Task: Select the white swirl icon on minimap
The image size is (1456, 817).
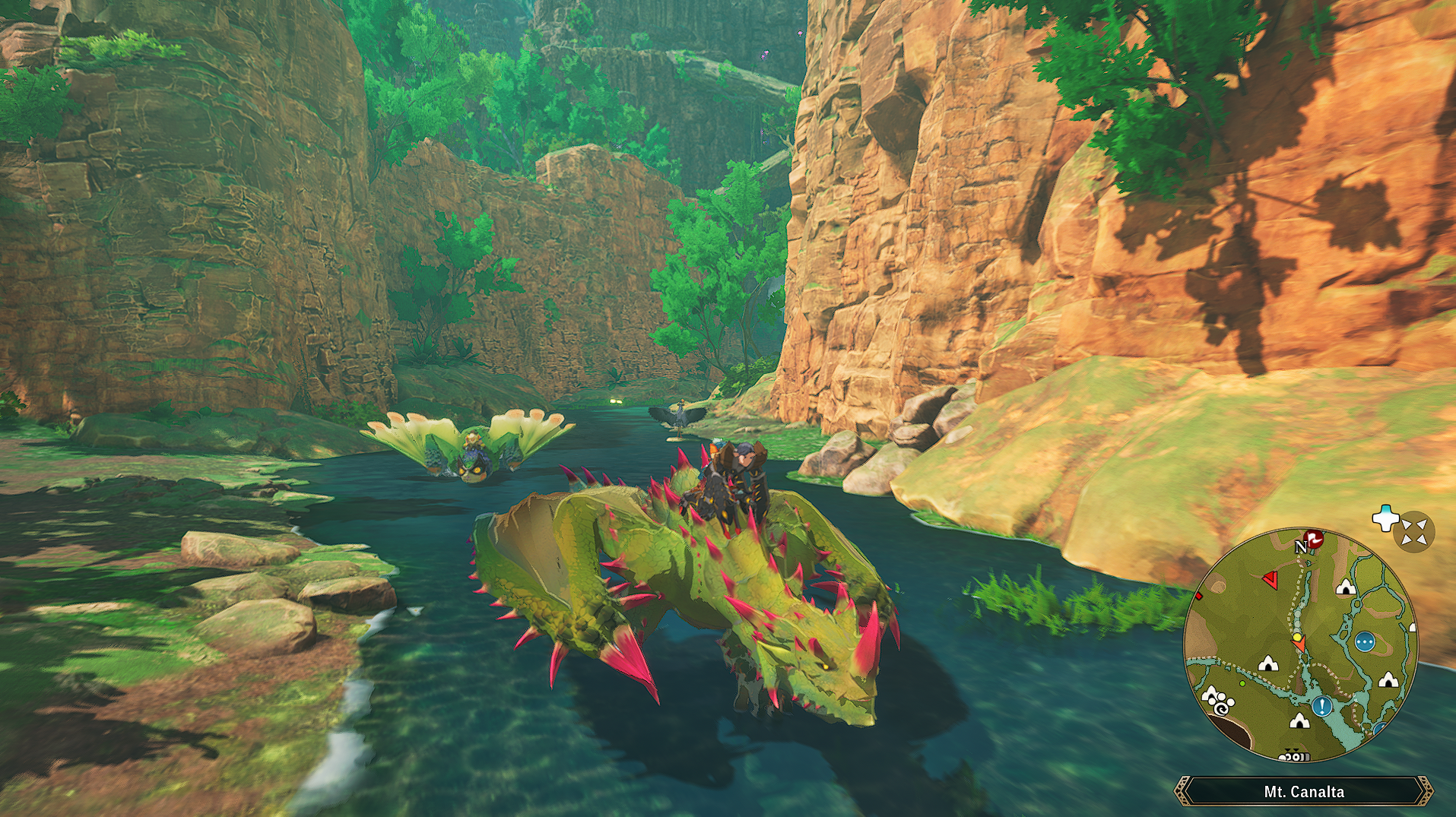Action: (1221, 708)
